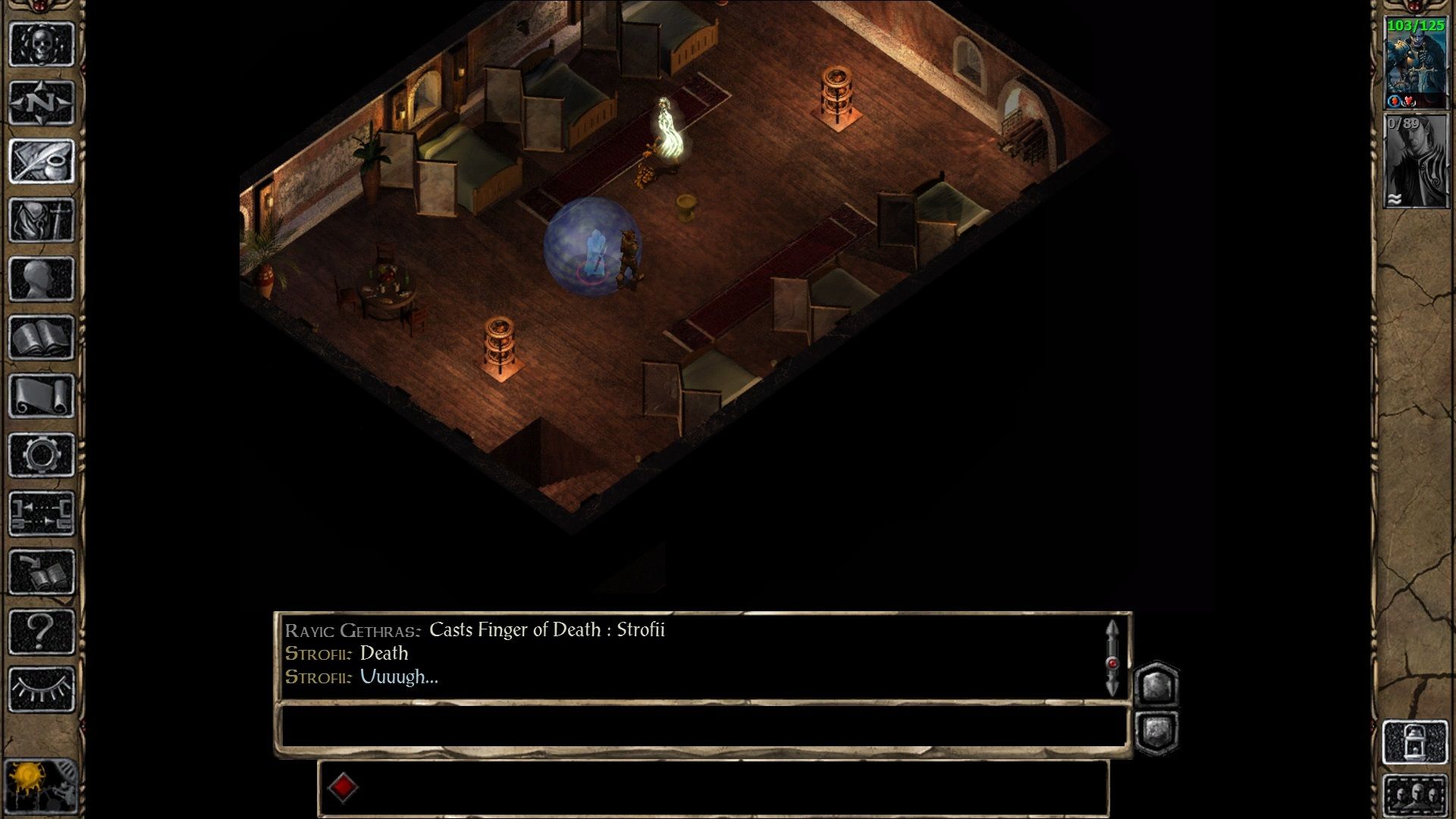Click the upper stone button beside the log

1156,686
